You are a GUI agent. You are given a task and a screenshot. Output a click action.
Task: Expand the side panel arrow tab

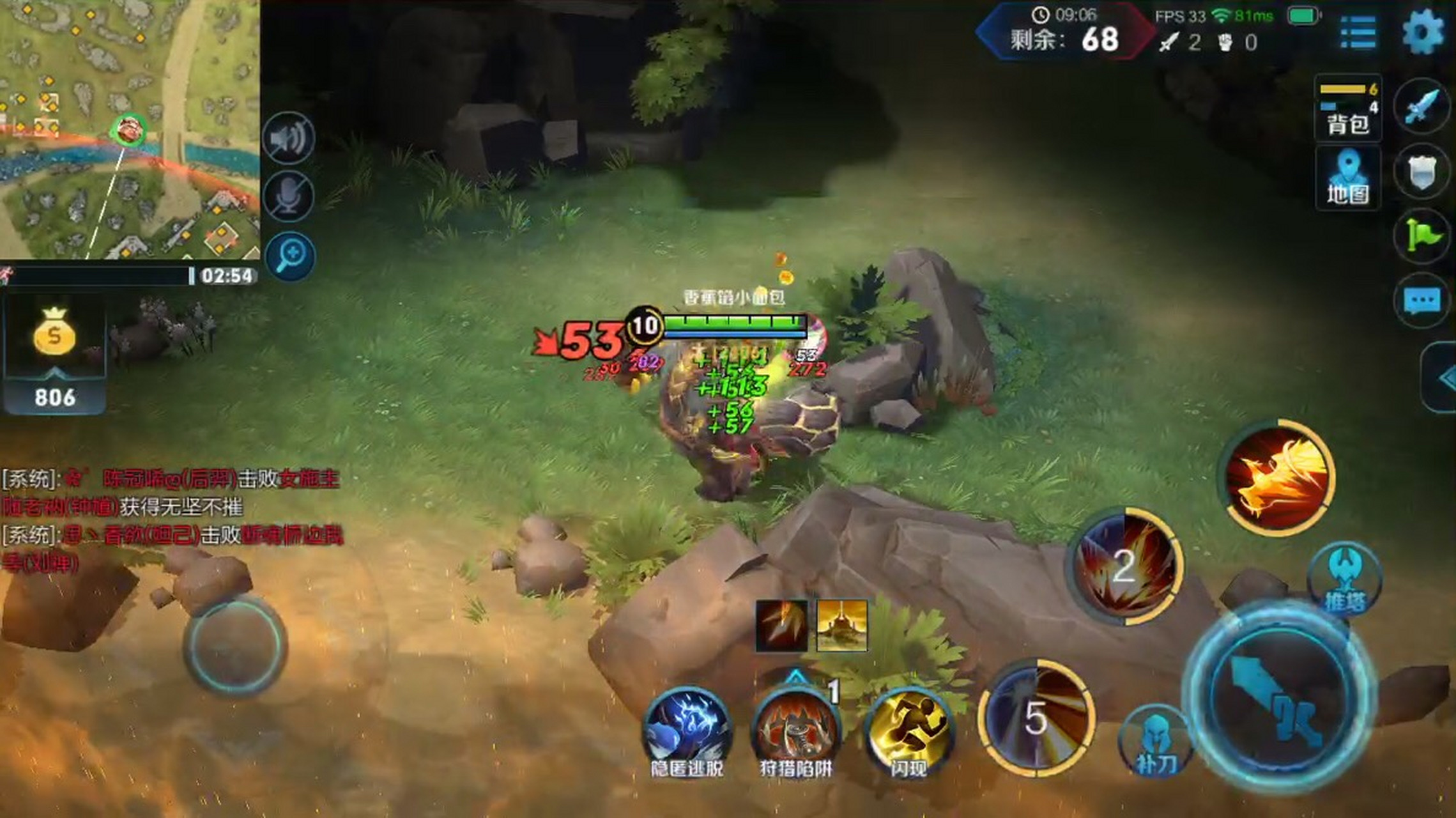(x=1443, y=378)
